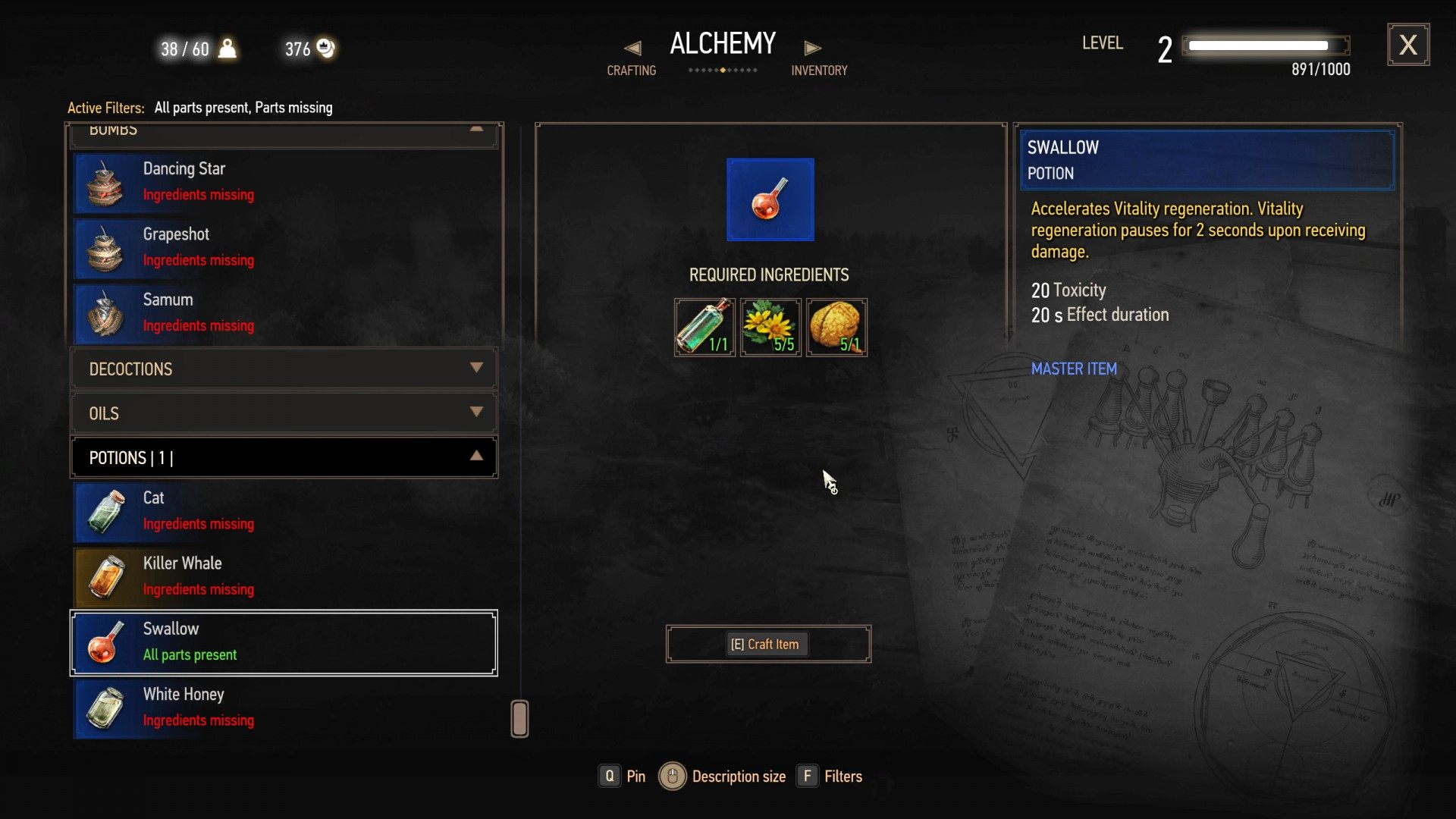
Task: Close the Alchemy menu with X
Action: coord(1408,45)
